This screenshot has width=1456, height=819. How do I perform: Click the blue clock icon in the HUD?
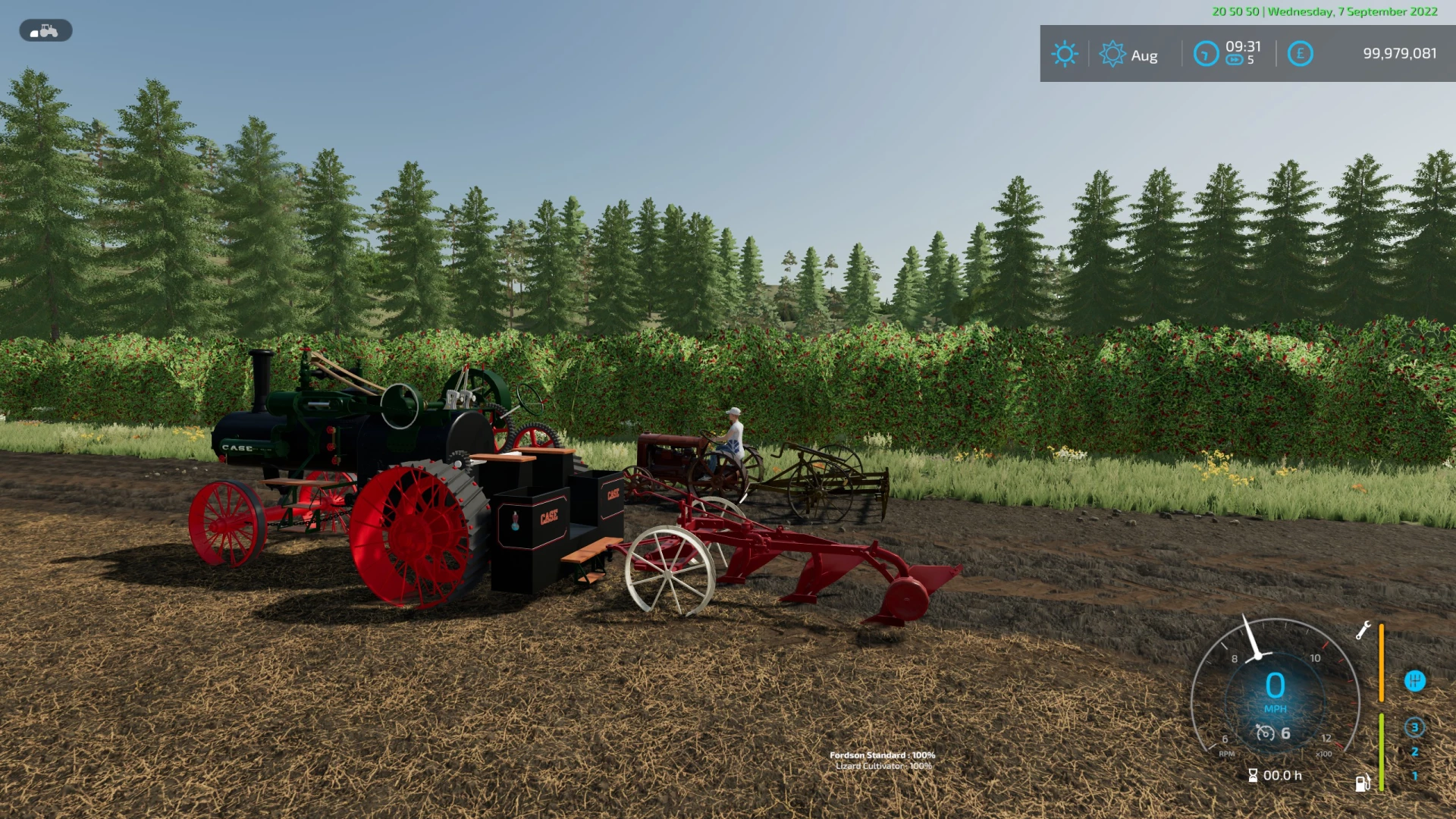pos(1206,54)
